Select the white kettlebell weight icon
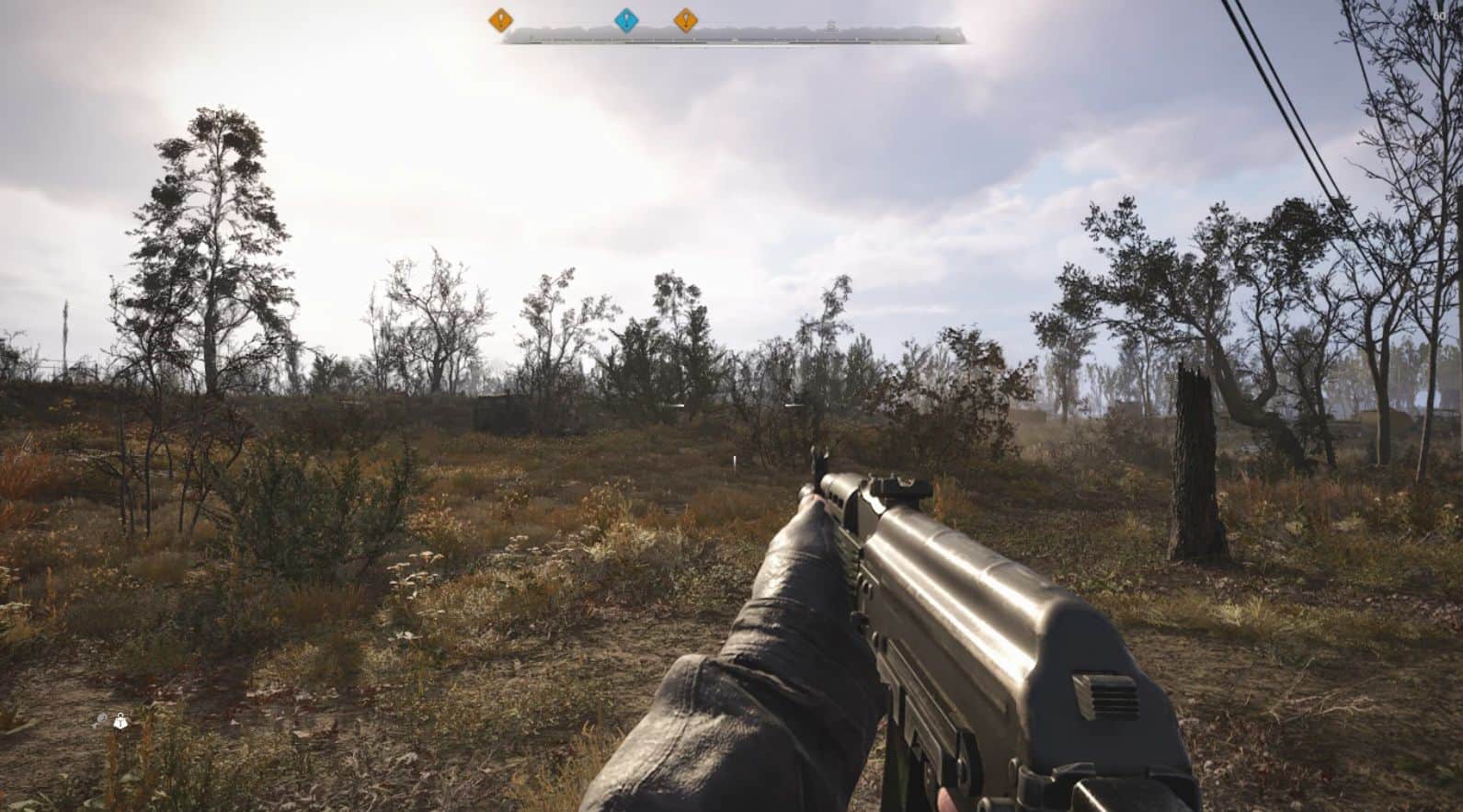1463x812 pixels. tap(120, 722)
